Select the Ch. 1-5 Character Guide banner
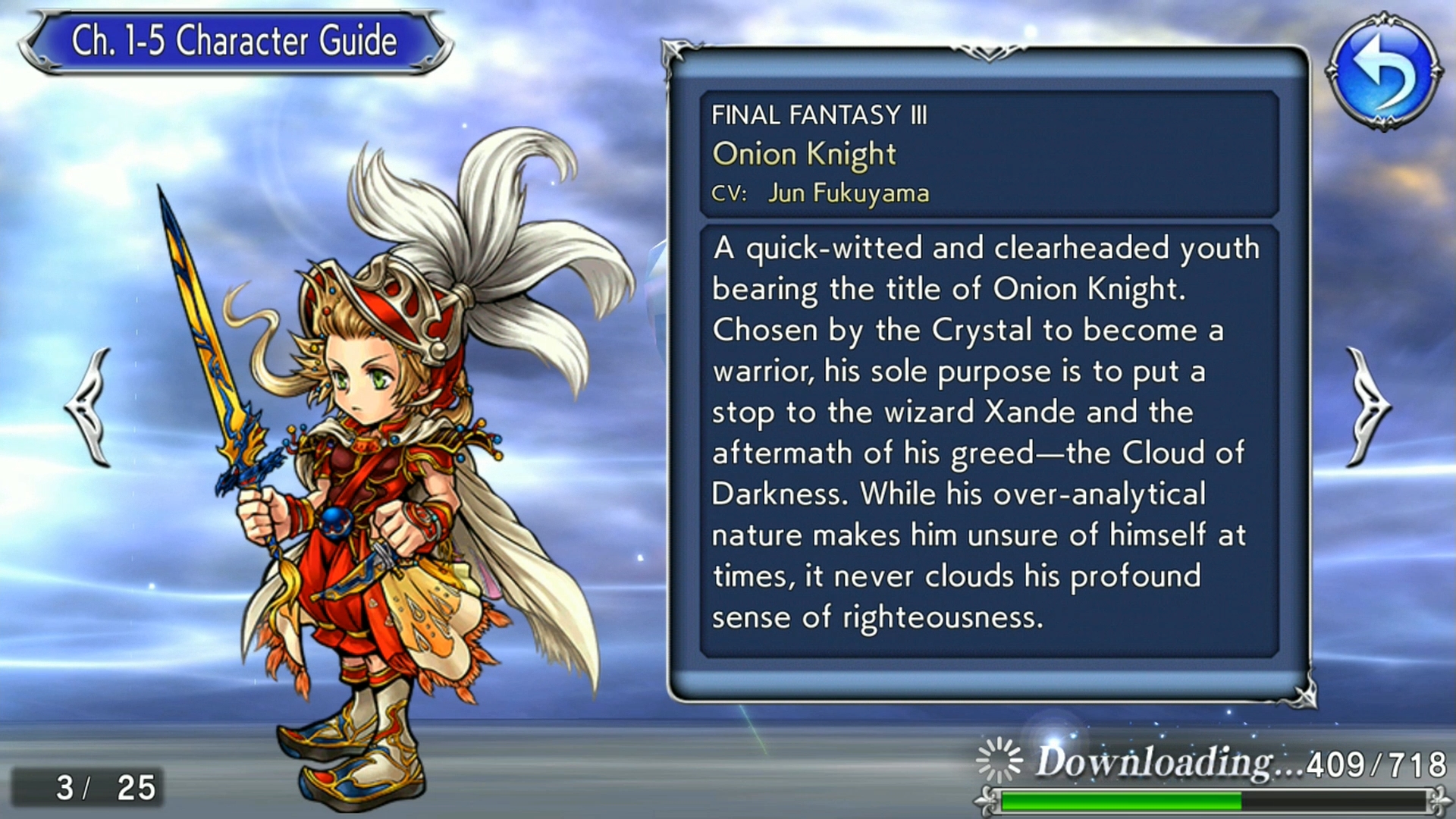This screenshot has height=819, width=1456. tap(231, 42)
